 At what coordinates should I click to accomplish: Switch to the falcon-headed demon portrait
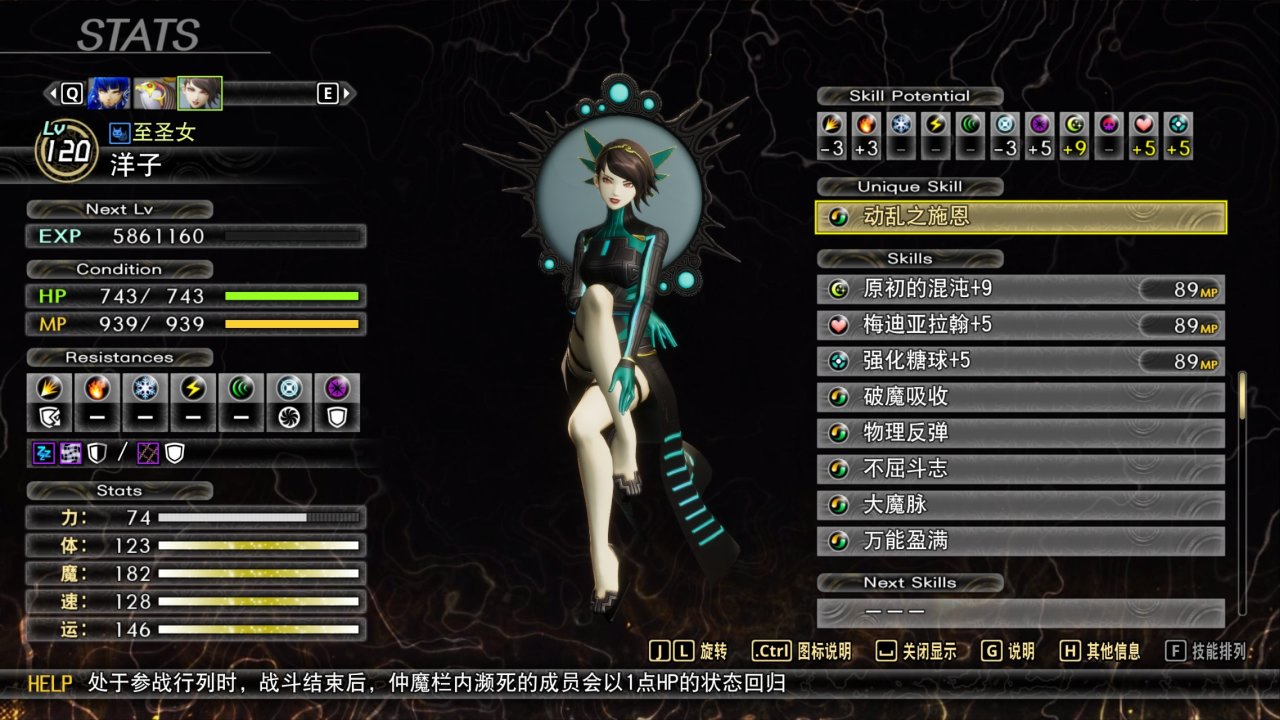154,93
